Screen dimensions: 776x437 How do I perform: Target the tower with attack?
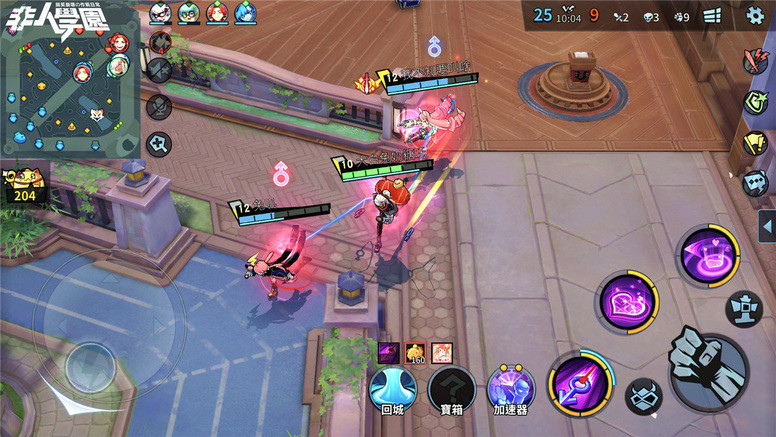743,307
